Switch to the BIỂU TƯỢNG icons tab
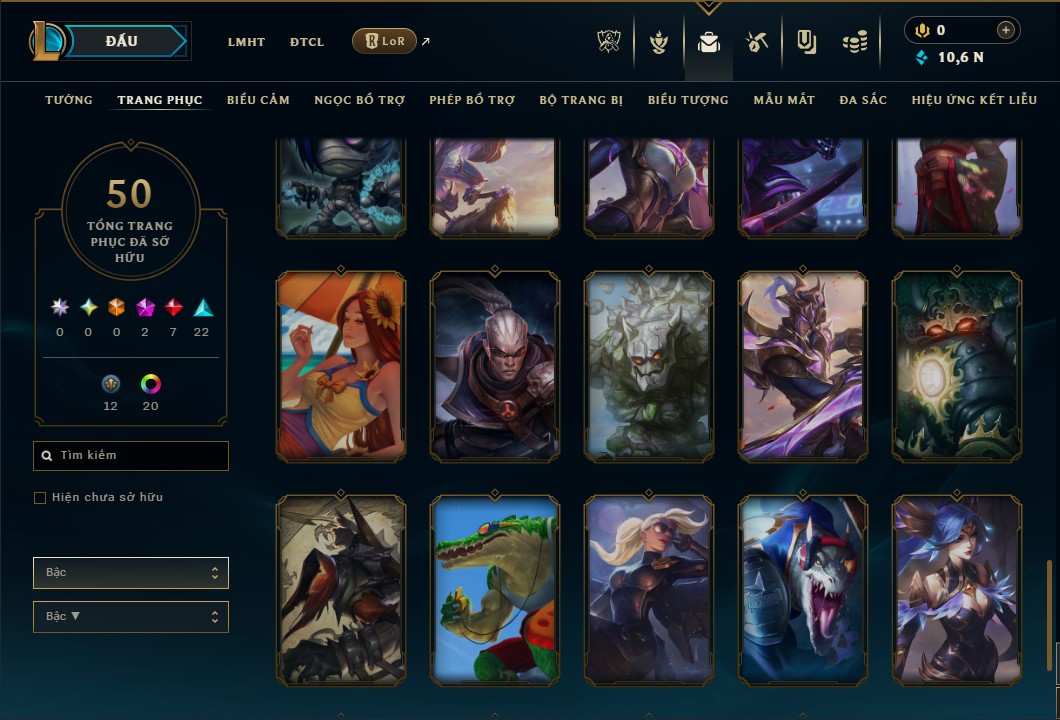This screenshot has height=720, width=1060. [x=688, y=100]
